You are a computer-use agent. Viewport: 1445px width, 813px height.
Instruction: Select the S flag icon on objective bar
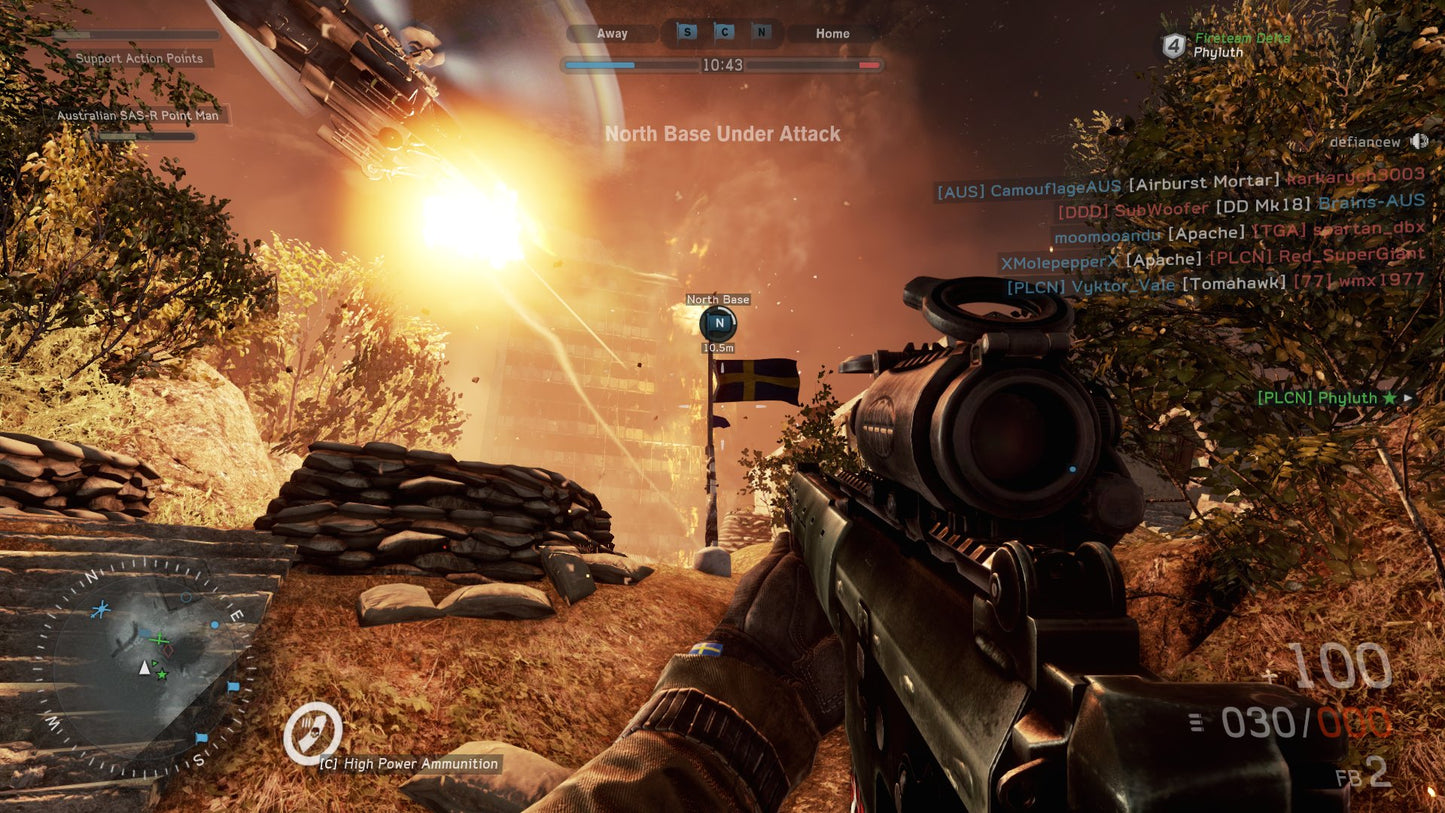[x=685, y=32]
